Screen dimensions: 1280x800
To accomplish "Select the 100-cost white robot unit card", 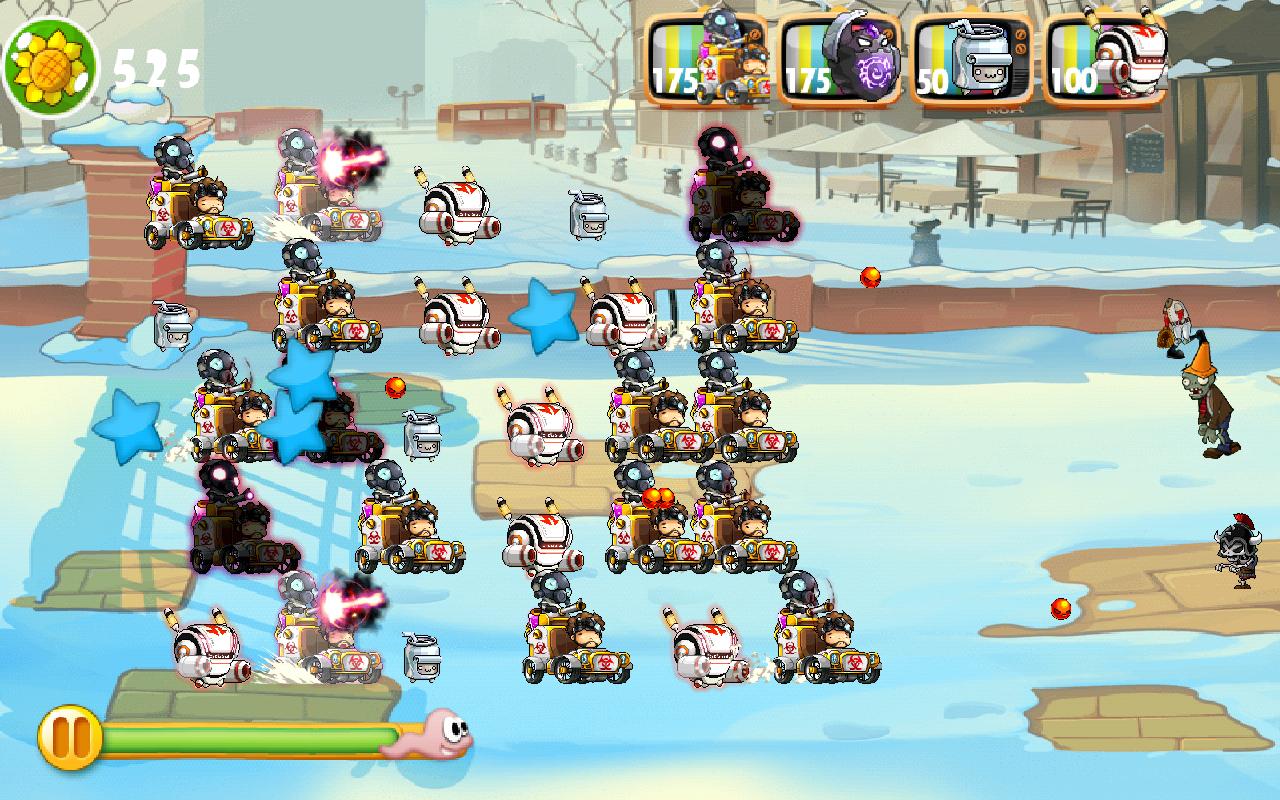I will pyautogui.click(x=1105, y=60).
